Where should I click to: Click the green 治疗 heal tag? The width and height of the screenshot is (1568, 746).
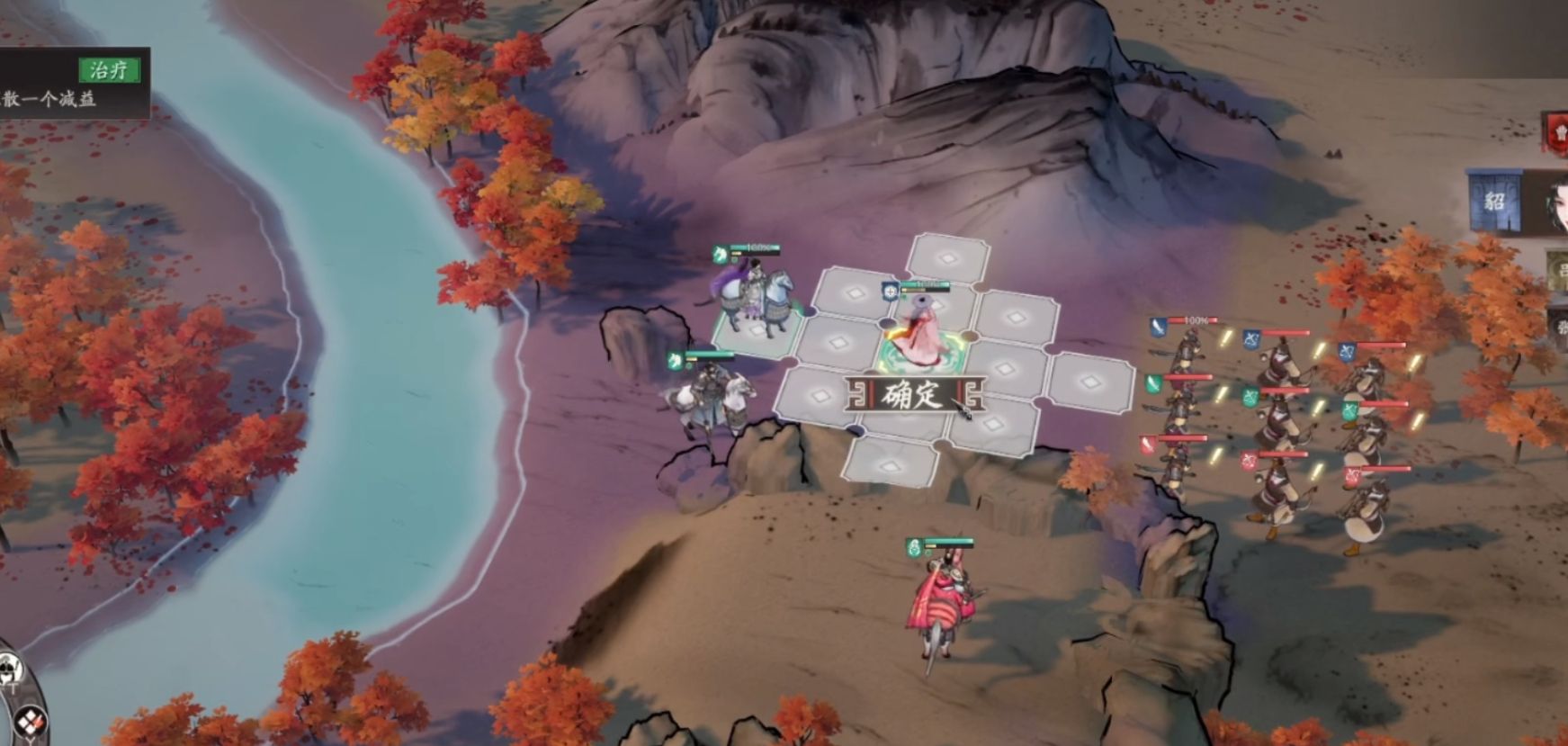tap(109, 70)
